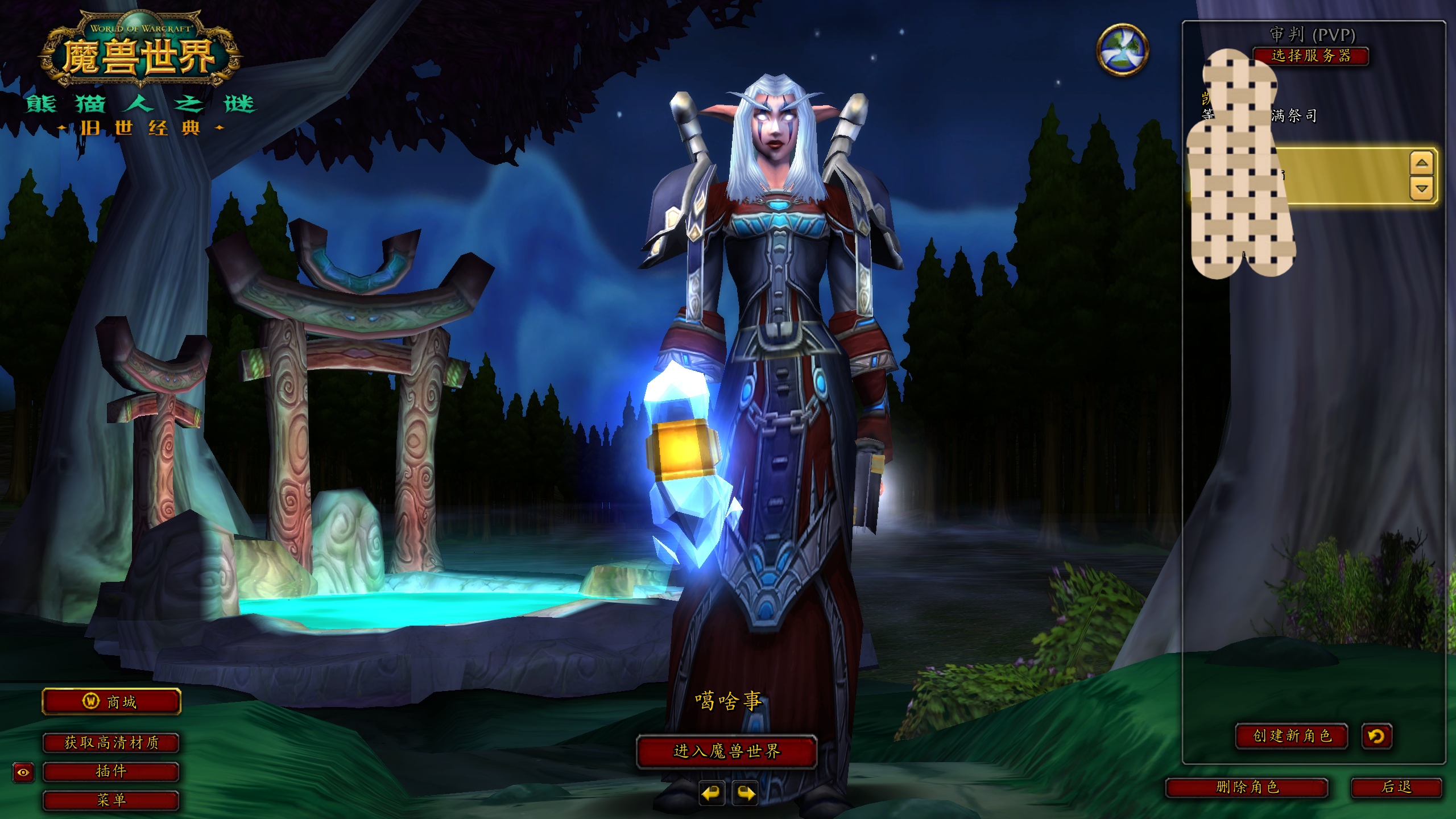
Task: Toggle the red eye icon button
Action: pos(23,772)
